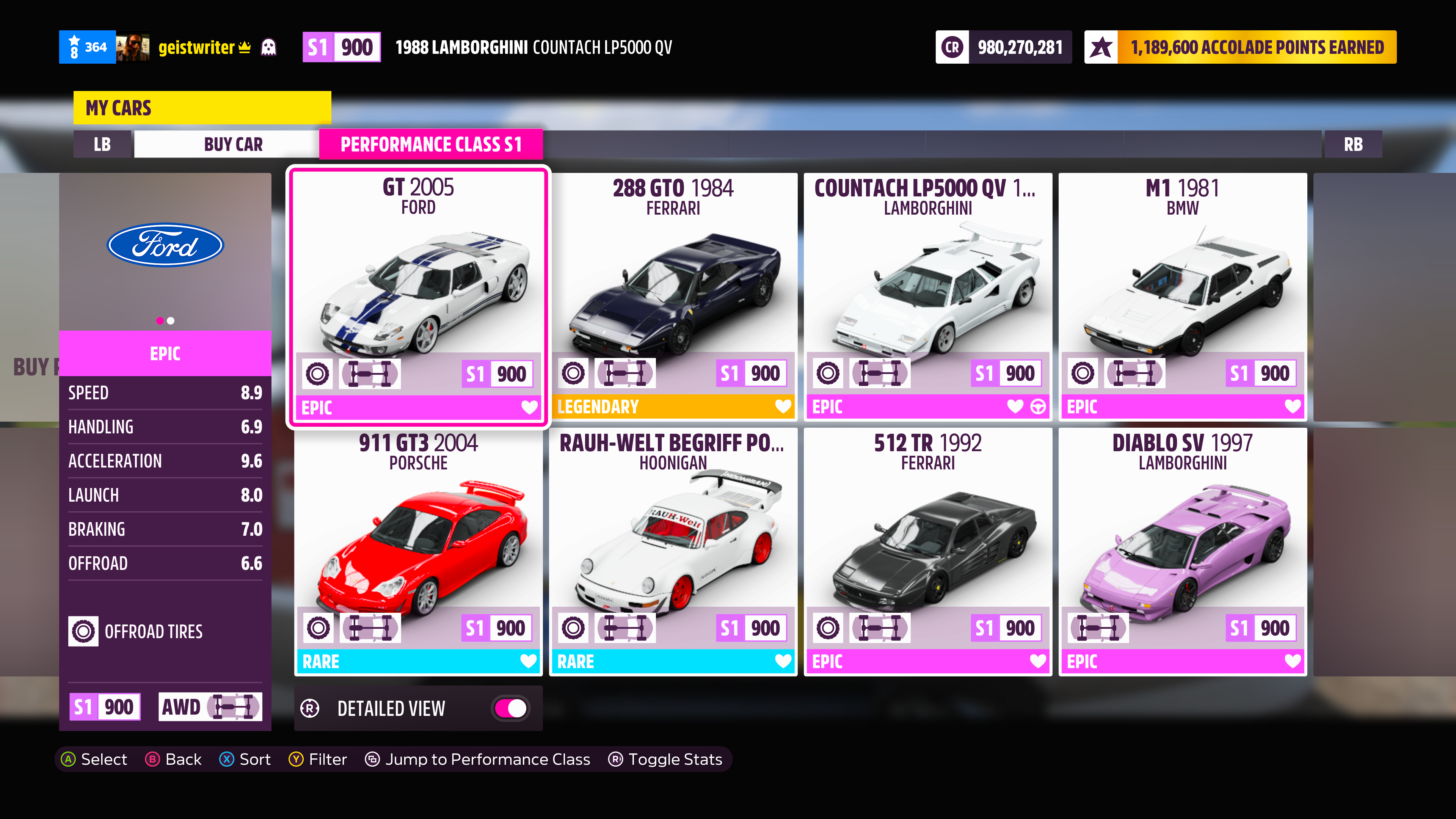The image size is (1456, 819).
Task: Open the Accolade Points Earned banner
Action: pos(1240,47)
